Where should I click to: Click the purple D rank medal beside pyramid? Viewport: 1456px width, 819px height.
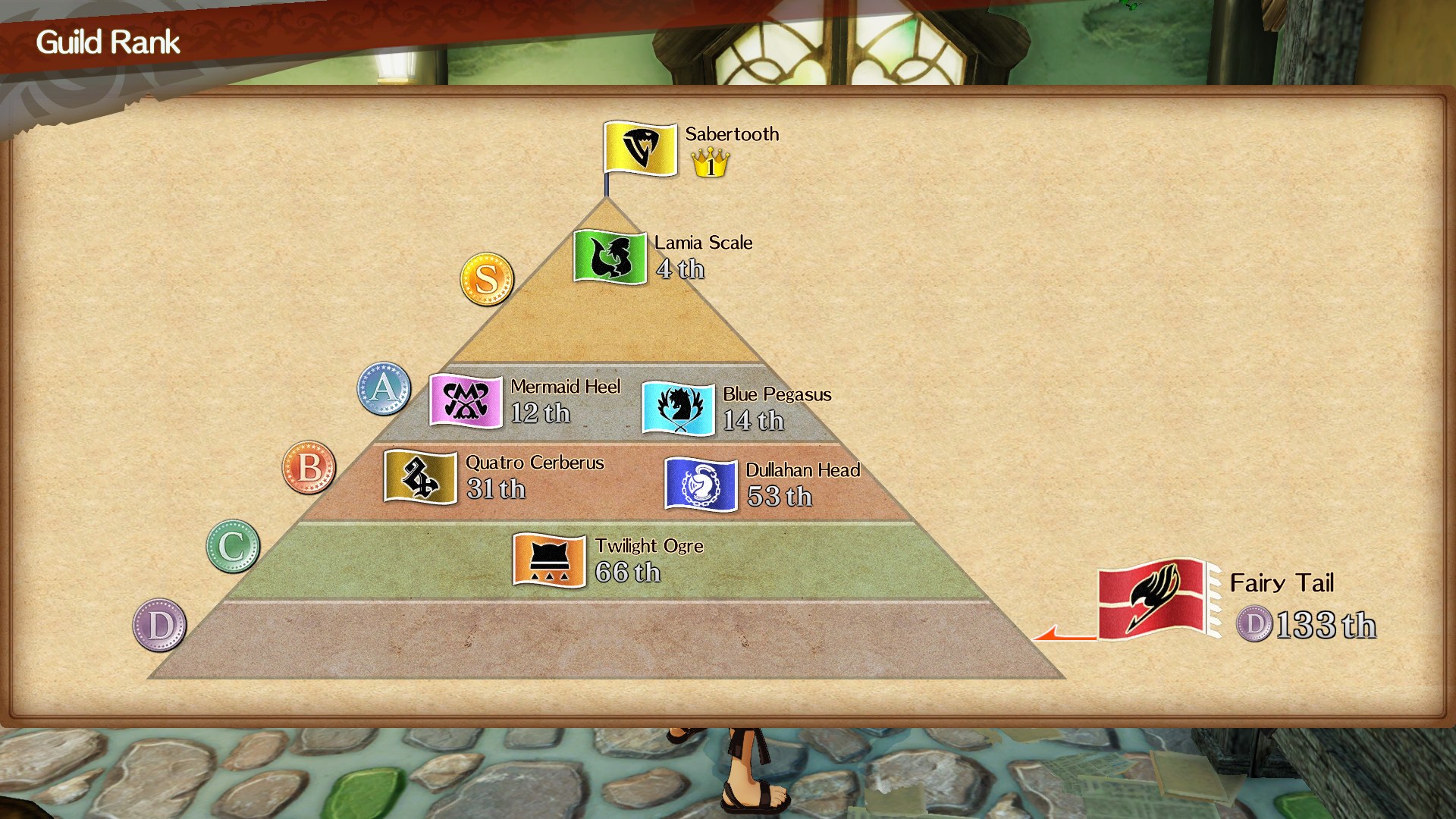tap(160, 625)
